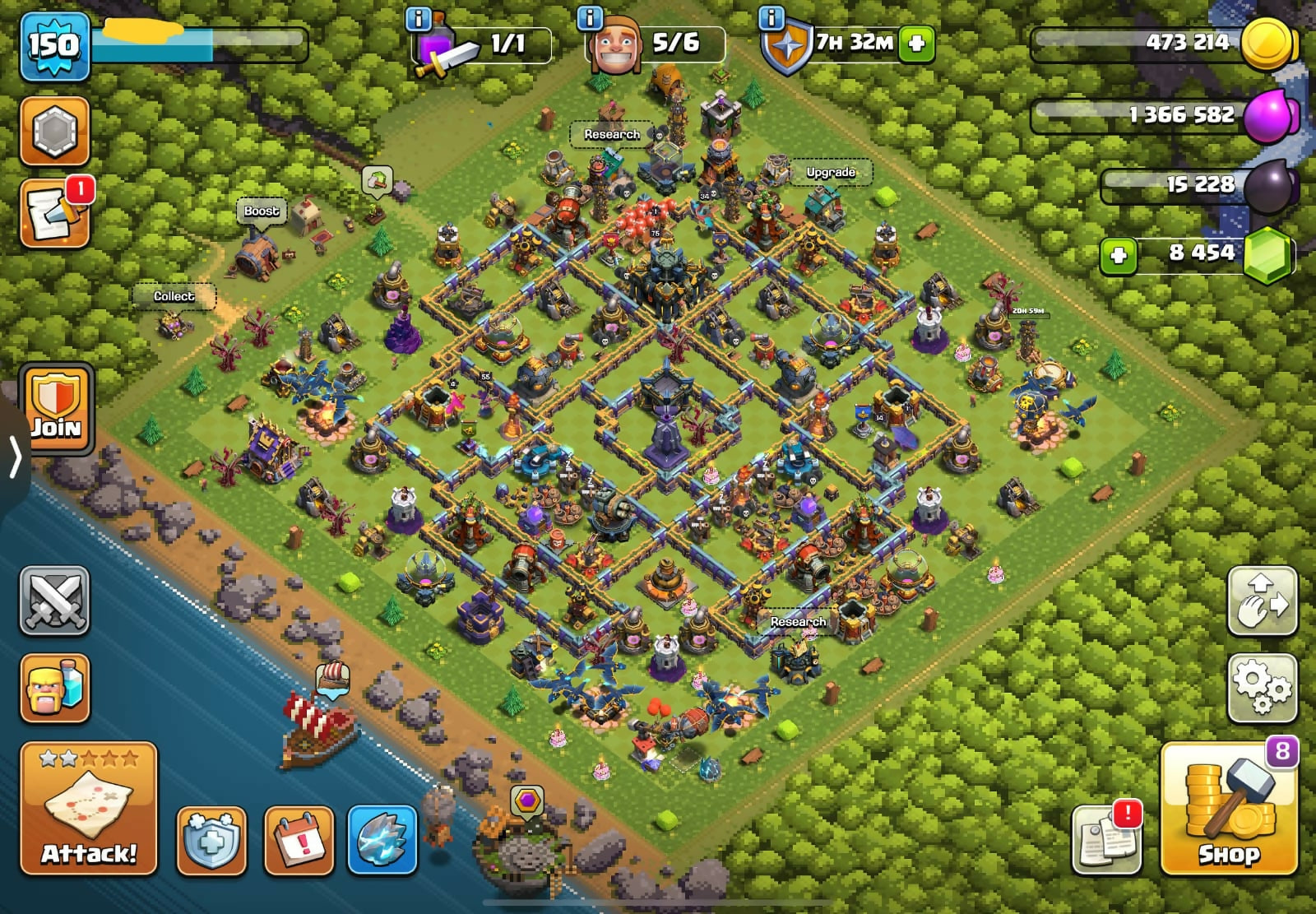
Task: Open the grey hexagon league badge
Action: tap(54, 131)
